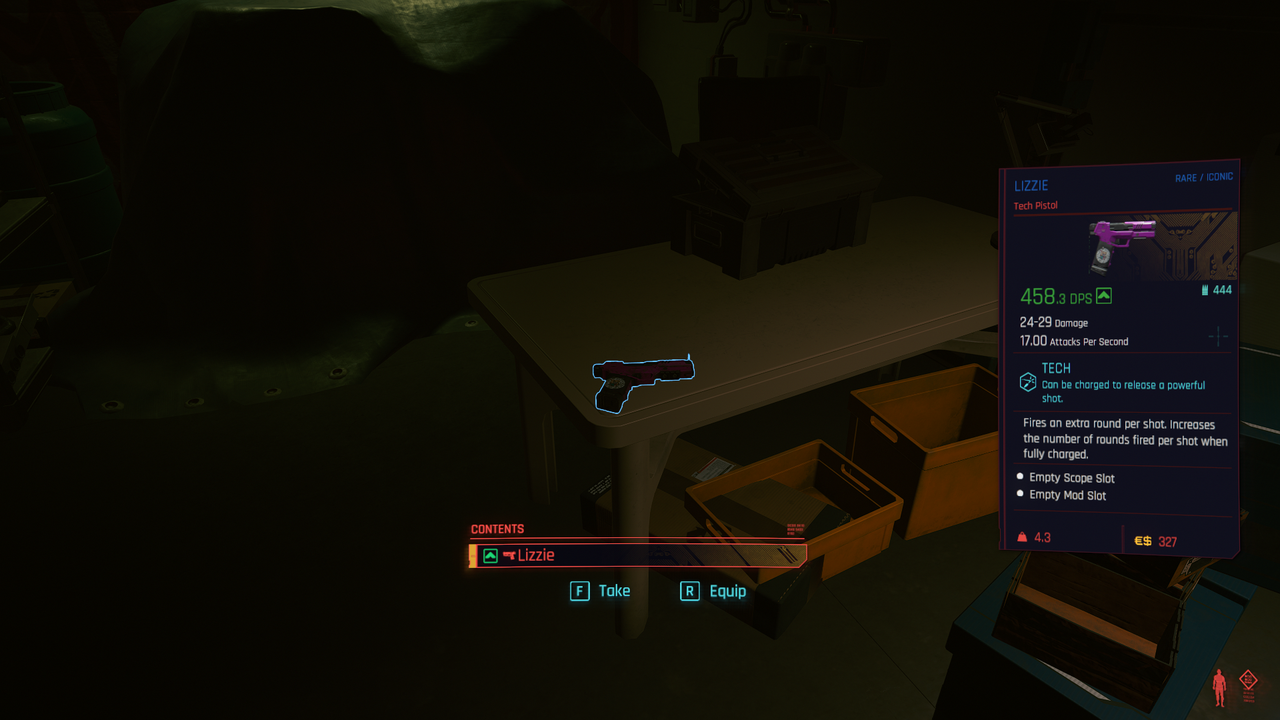Image resolution: width=1280 pixels, height=720 pixels.
Task: Select the Empty Scope Slot entry
Action: point(1071,478)
